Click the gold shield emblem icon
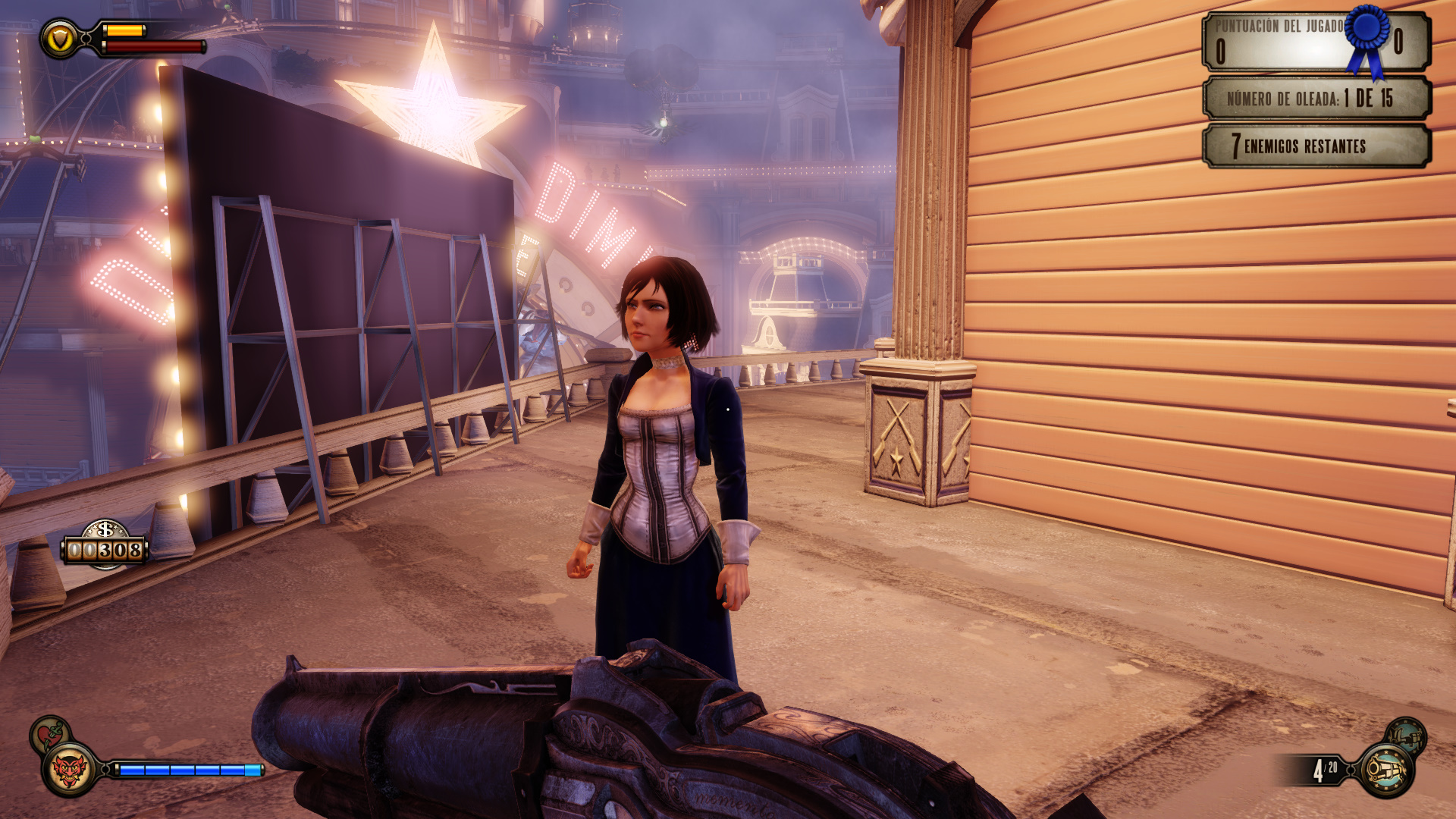This screenshot has width=1456, height=819. pyautogui.click(x=60, y=39)
